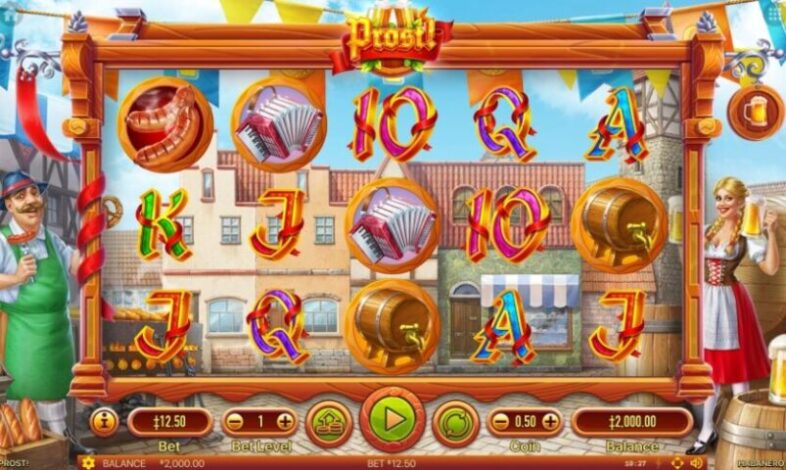Screen dimensions: 786x470
Task: Lower the coin value
Action: pyautogui.click(x=500, y=421)
